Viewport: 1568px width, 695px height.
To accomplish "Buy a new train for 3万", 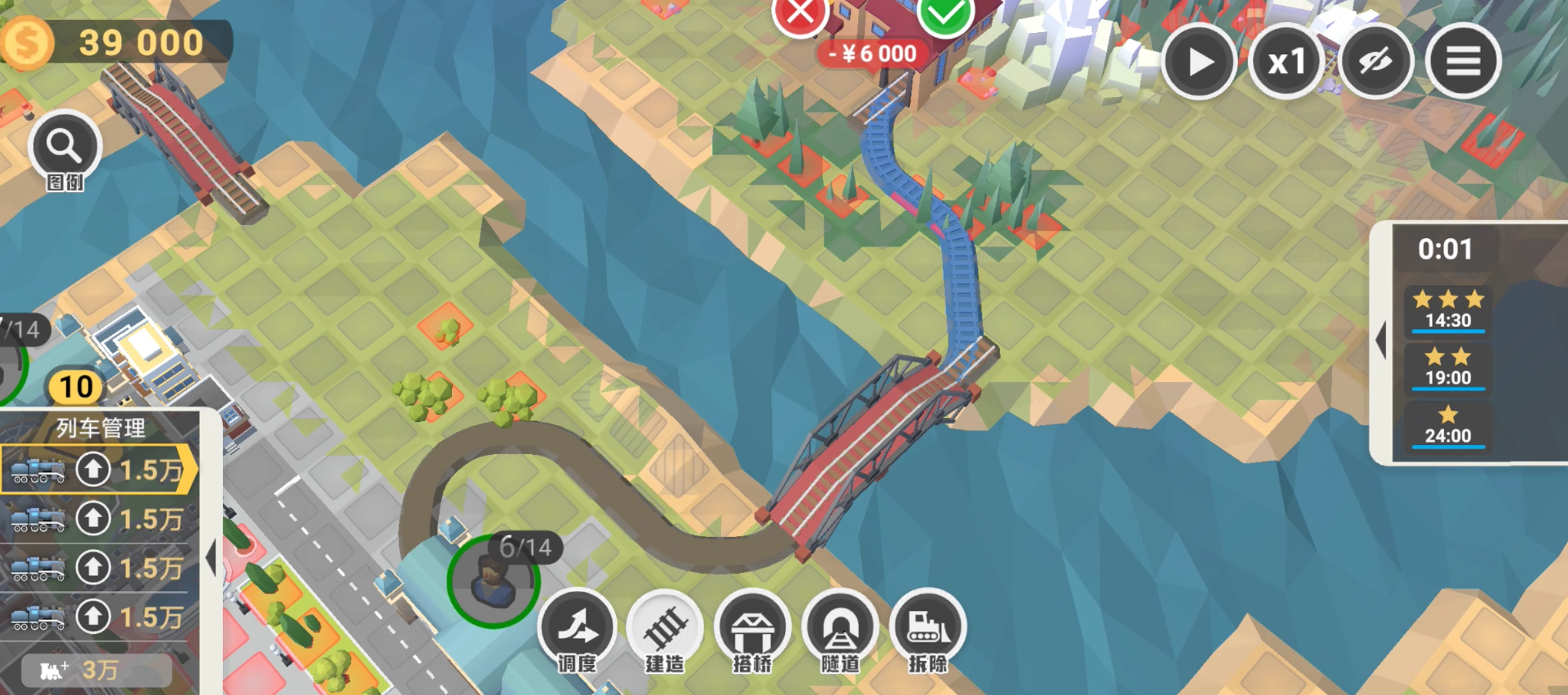I will 97,671.
